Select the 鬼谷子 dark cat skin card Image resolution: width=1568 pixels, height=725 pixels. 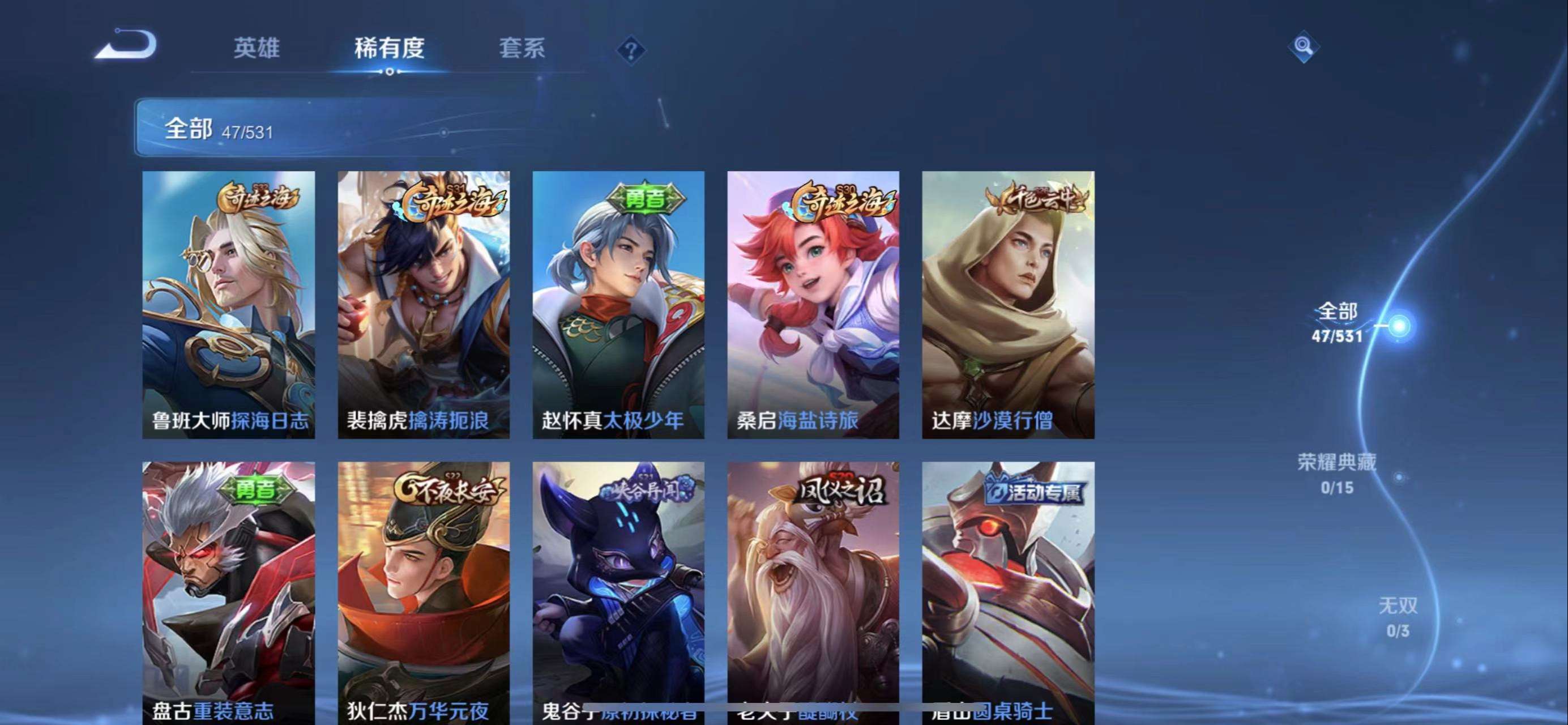(618, 590)
